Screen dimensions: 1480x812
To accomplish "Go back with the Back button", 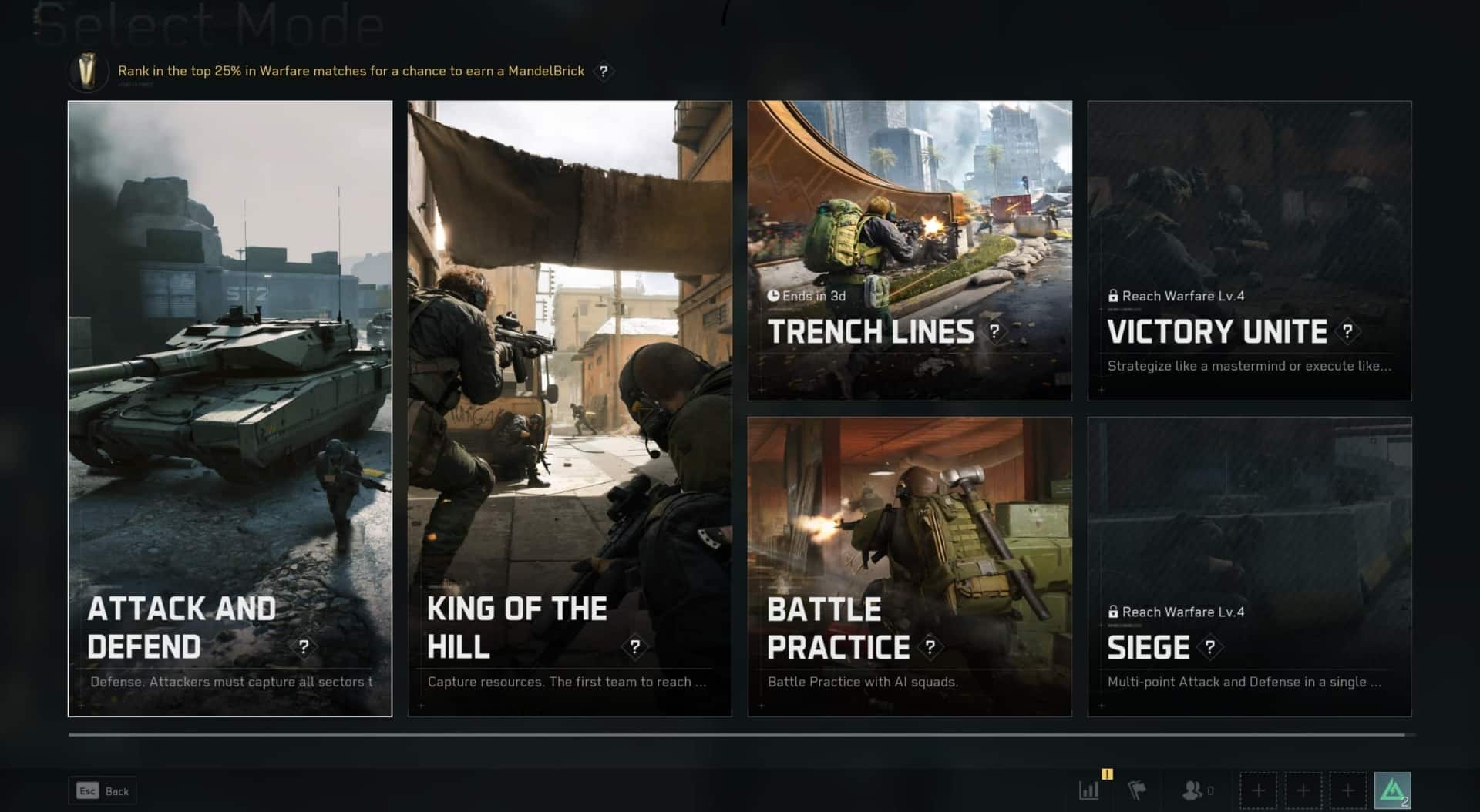I will [103, 790].
